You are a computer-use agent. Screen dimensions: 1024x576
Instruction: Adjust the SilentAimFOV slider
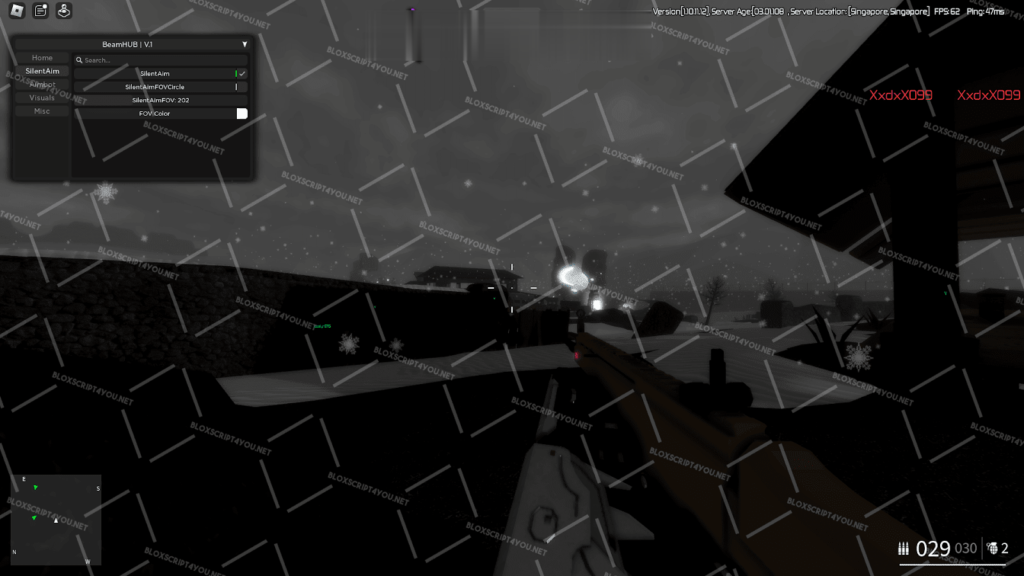click(x=160, y=100)
